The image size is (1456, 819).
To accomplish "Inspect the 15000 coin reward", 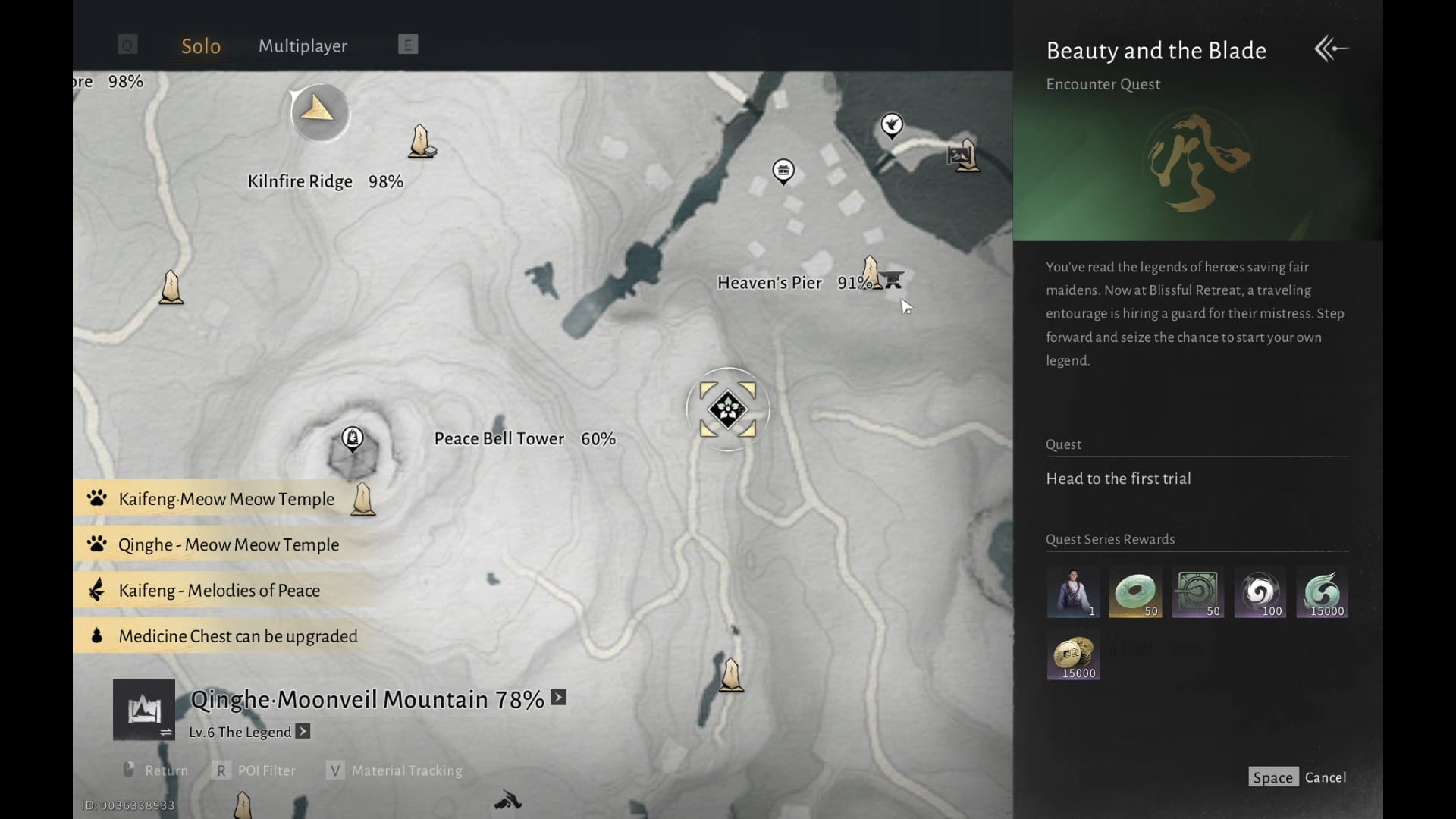I will point(1073,655).
